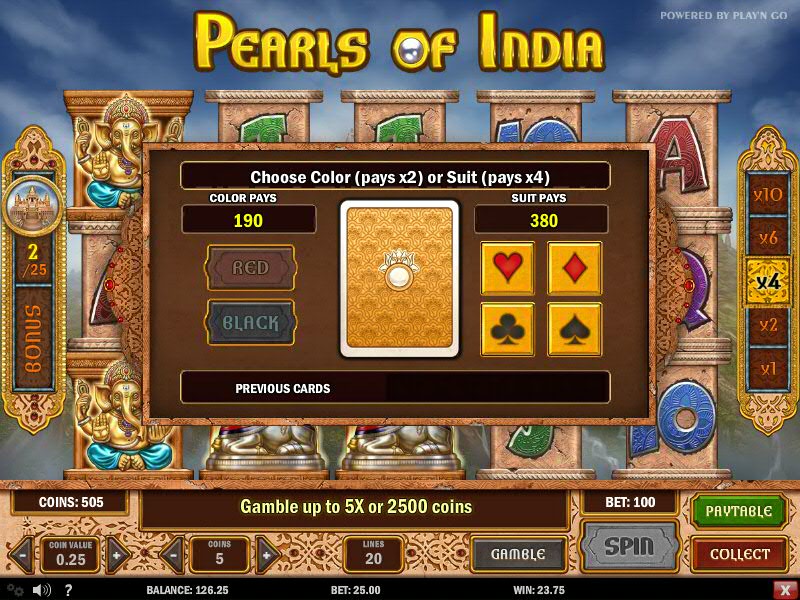Toggle the sound speaker icon

pos(41,589)
